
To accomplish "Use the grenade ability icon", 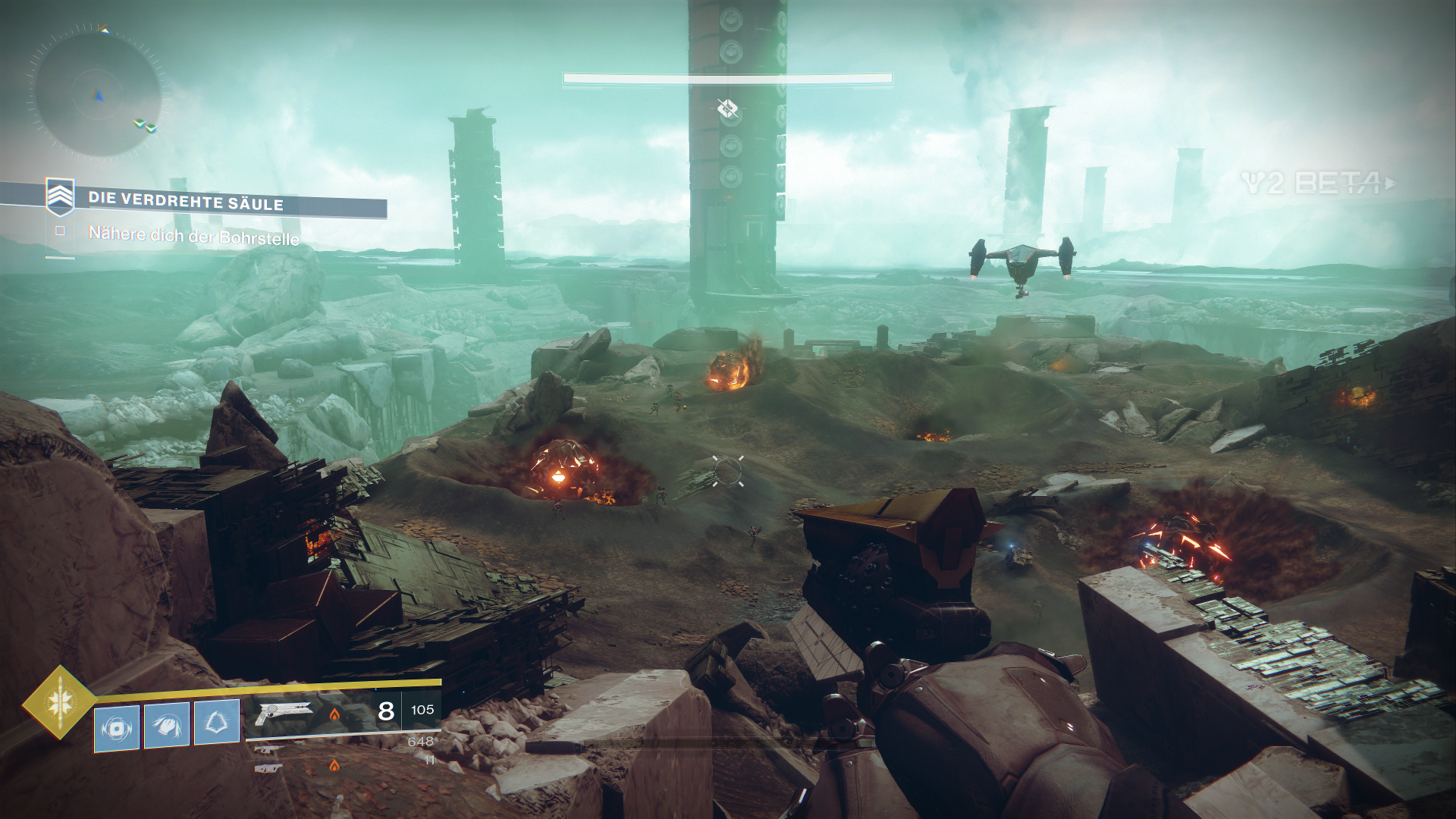I will coord(117,729).
